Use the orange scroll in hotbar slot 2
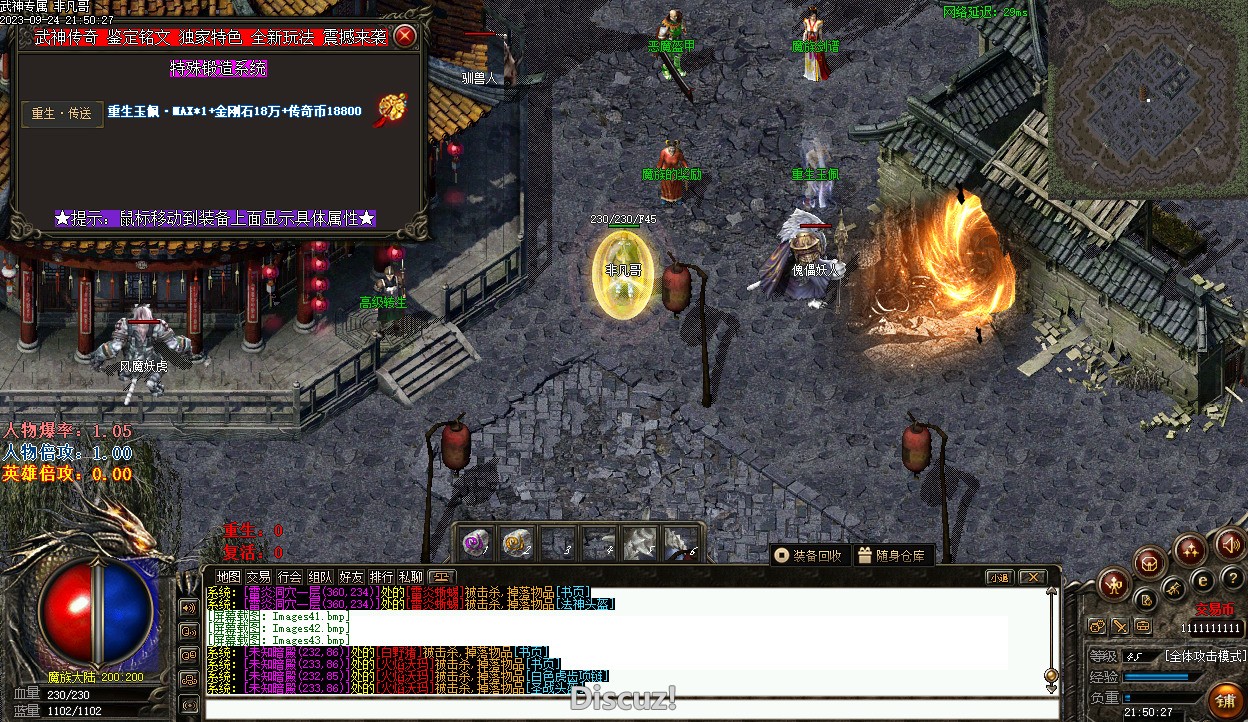The image size is (1248, 722). coord(516,543)
